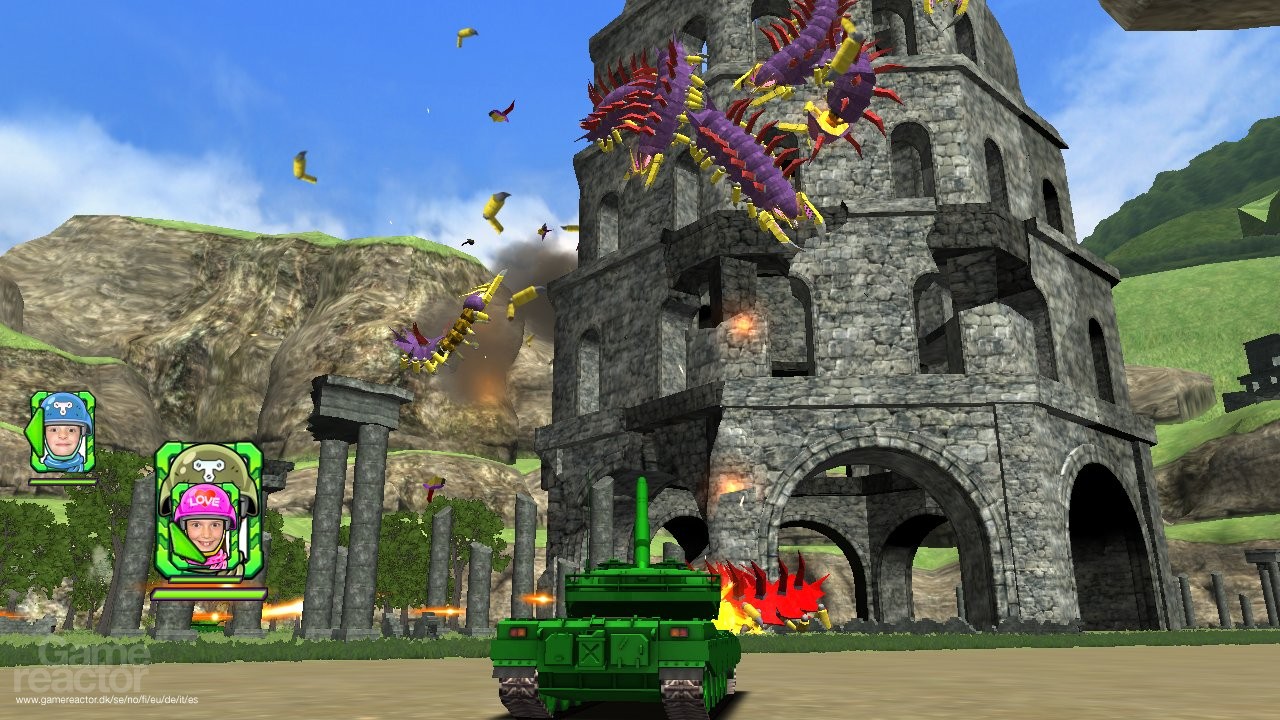Click the blue player's green health bar
1280x720 pixels.
click(x=61, y=481)
